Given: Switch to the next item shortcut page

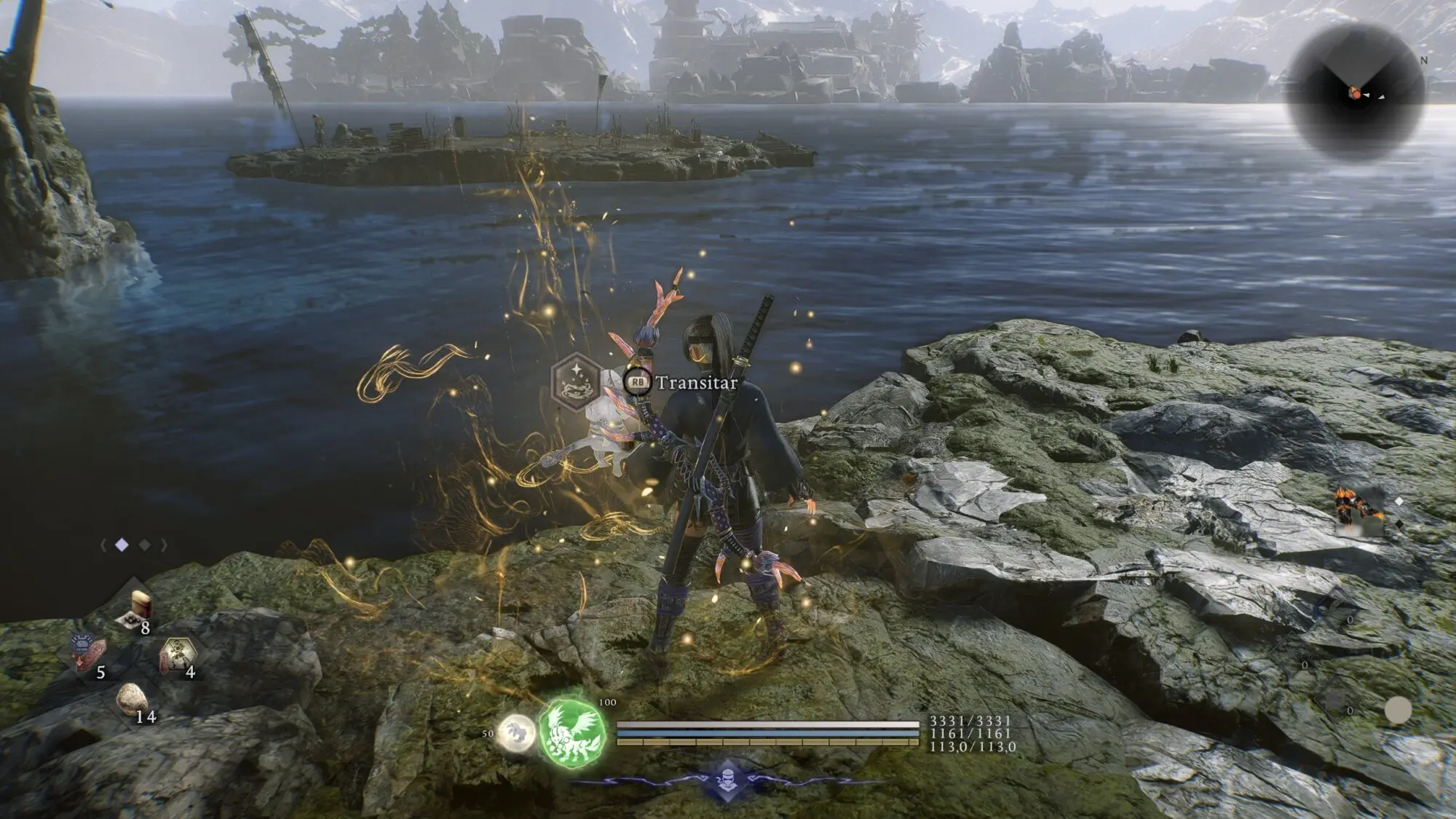Looking at the screenshot, I should click(165, 545).
